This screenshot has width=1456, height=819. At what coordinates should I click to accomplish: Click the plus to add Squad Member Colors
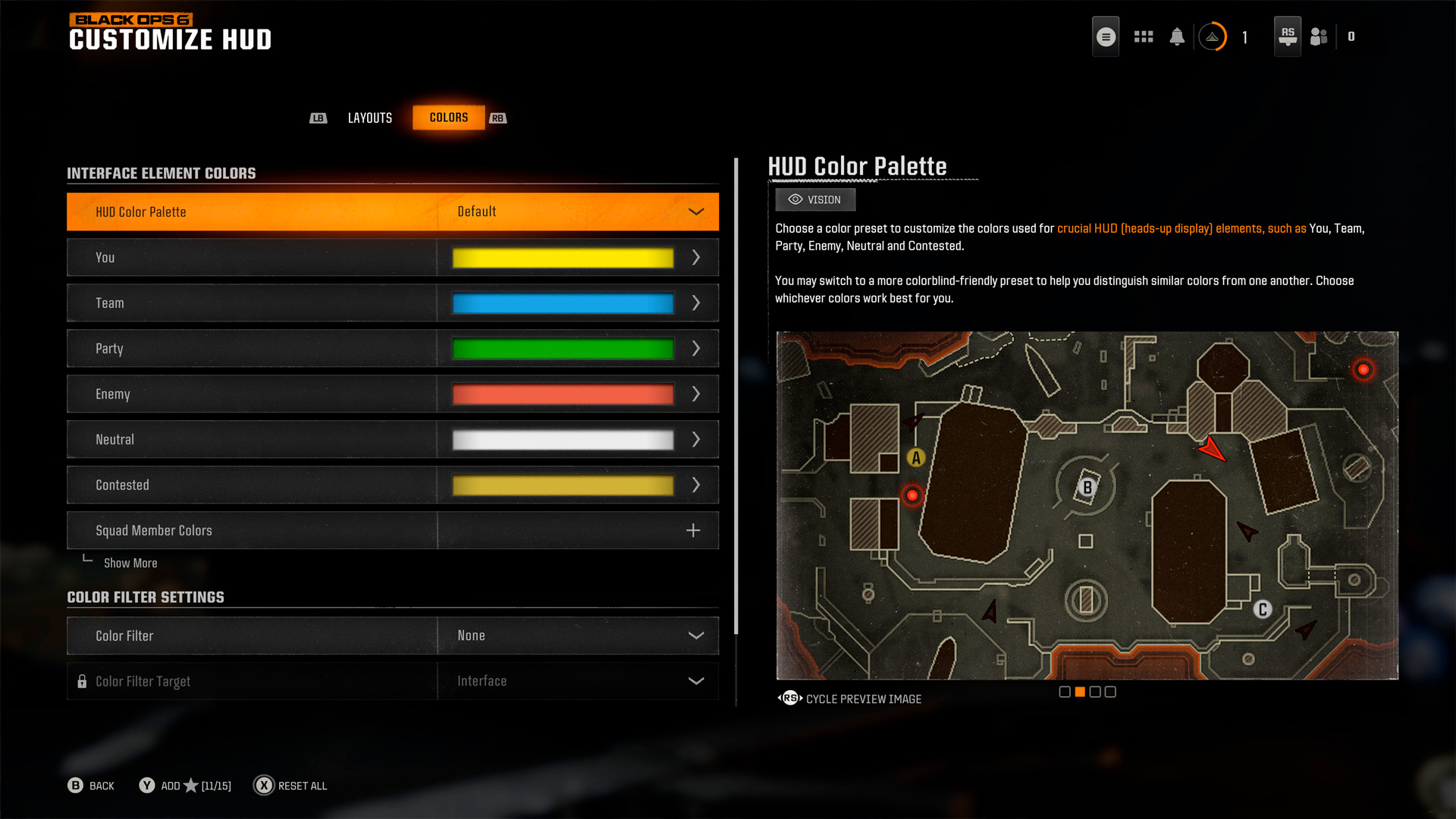click(692, 530)
